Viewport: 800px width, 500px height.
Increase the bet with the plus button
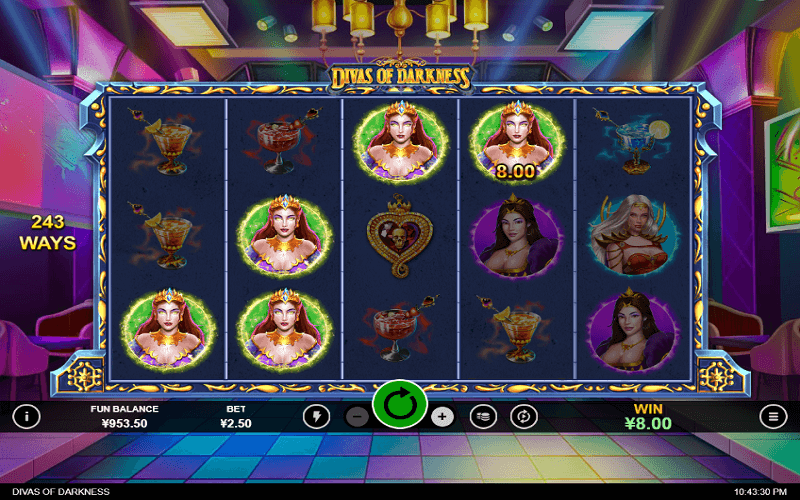(x=443, y=416)
